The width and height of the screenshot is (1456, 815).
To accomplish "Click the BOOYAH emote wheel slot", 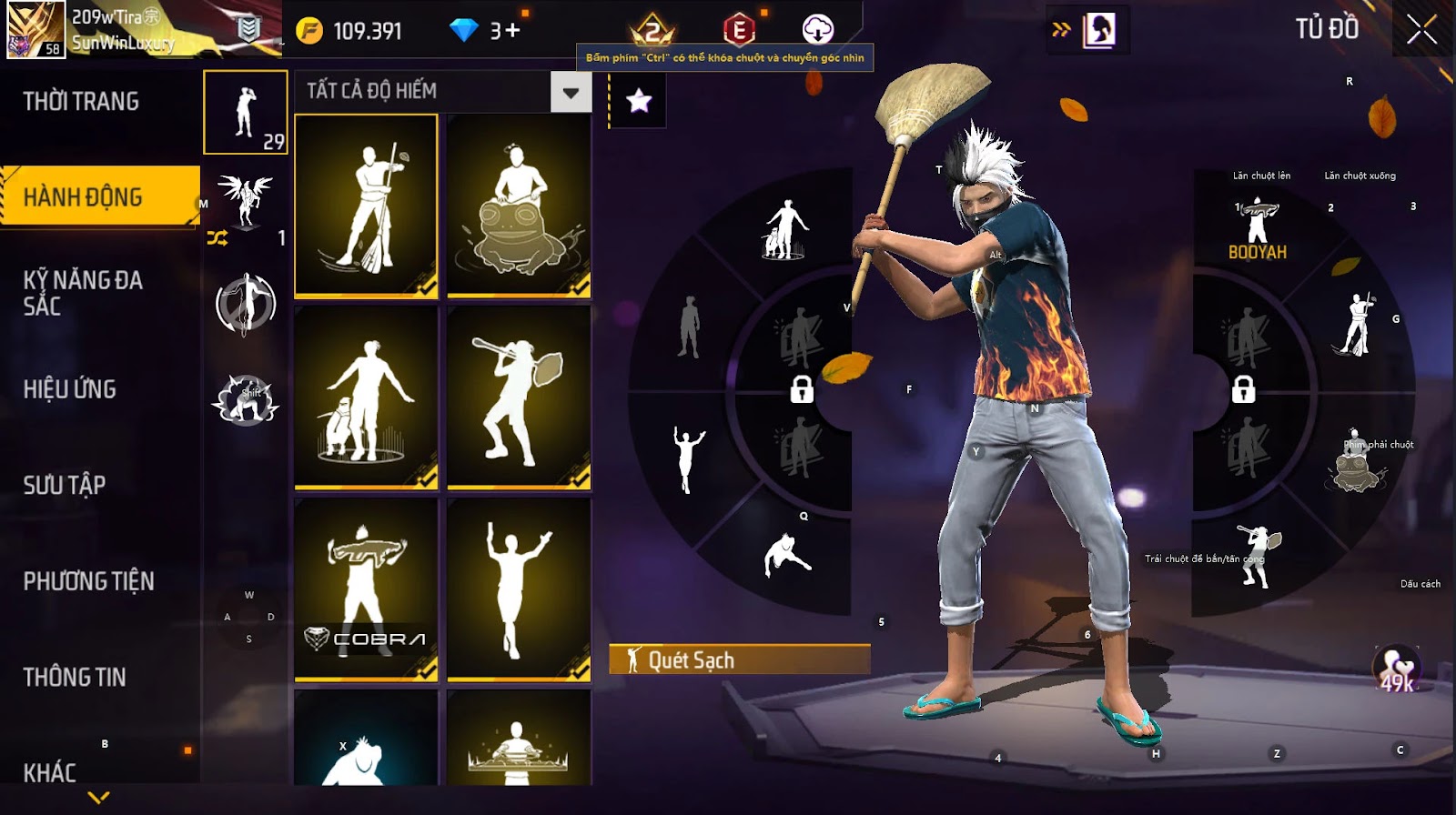I will (x=1258, y=229).
